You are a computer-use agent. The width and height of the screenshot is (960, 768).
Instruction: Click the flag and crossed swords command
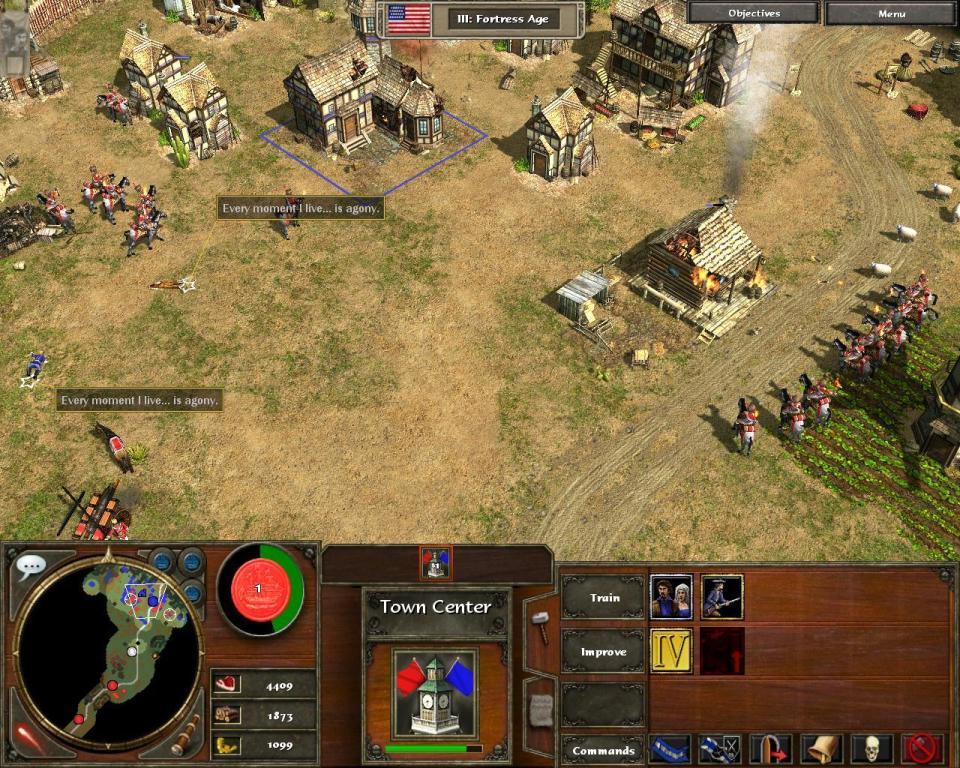(719, 749)
